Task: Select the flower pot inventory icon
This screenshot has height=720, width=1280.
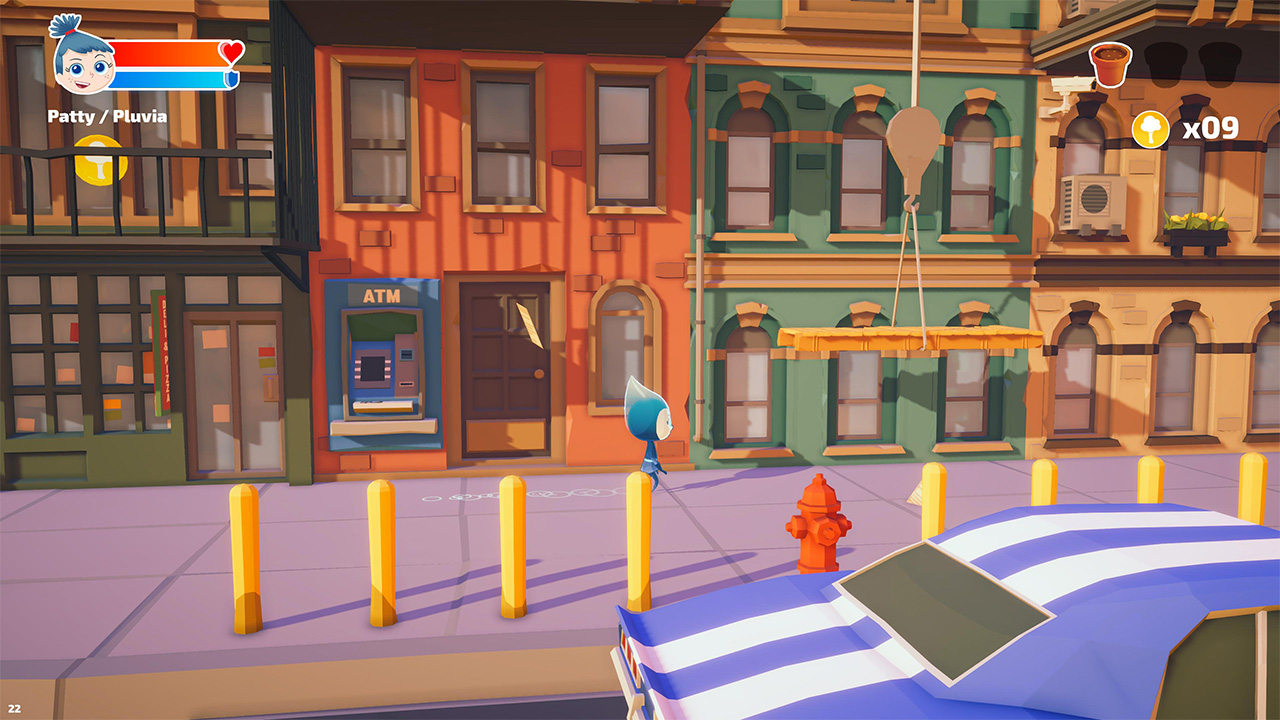Action: 1110,62
